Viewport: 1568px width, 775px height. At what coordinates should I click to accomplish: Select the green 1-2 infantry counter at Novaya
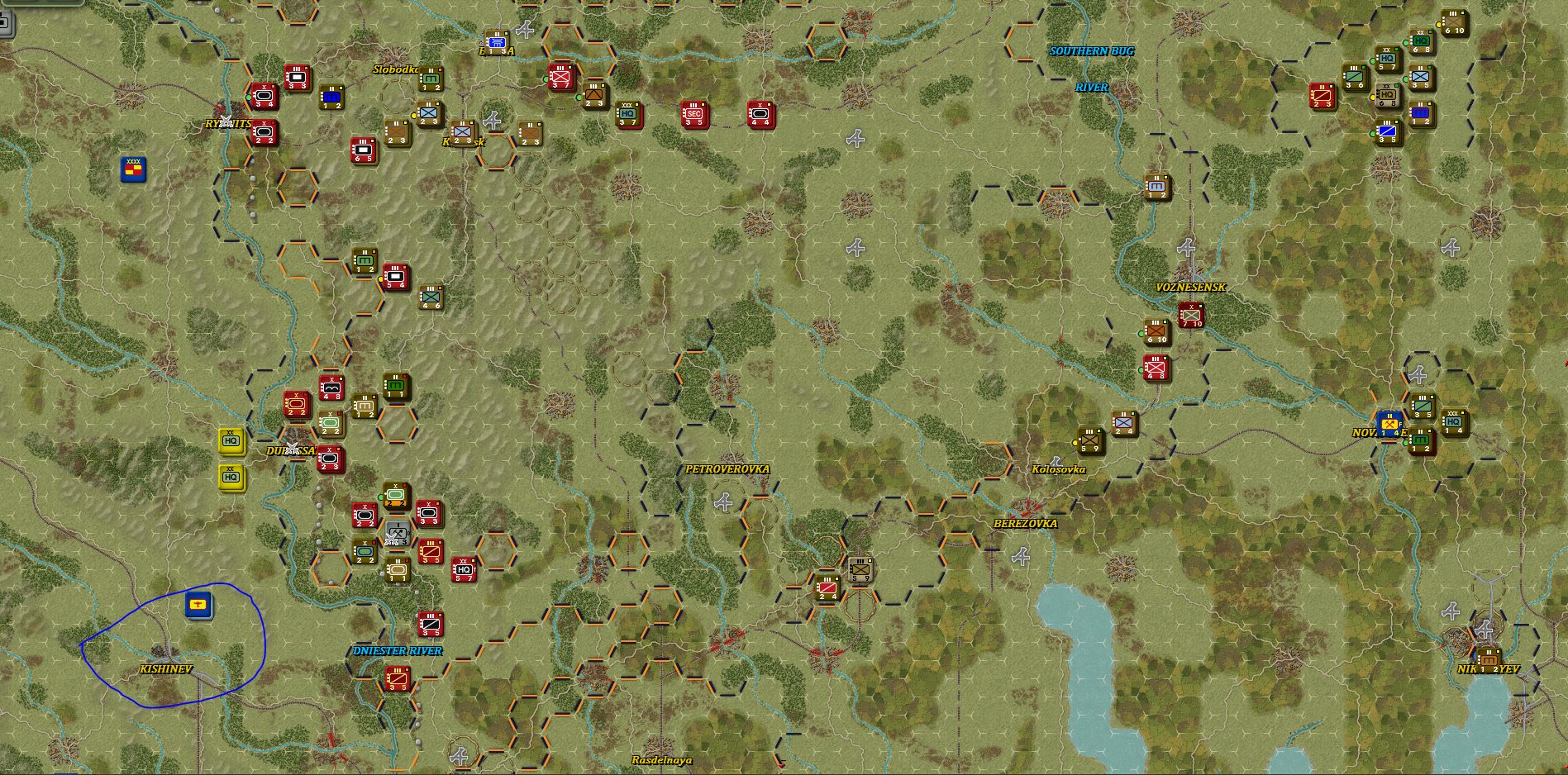(1421, 440)
